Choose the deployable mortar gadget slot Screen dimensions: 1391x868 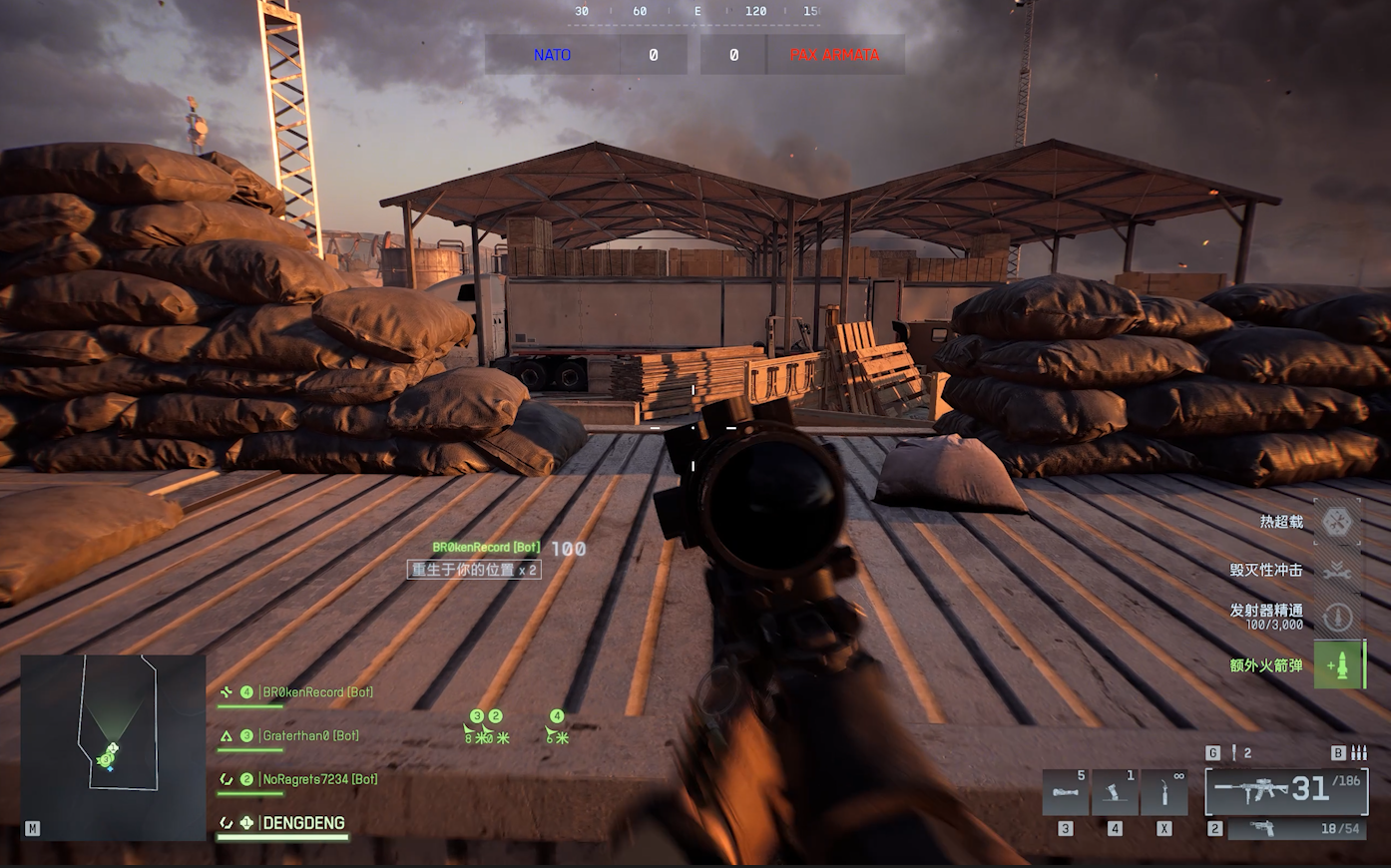click(1115, 793)
